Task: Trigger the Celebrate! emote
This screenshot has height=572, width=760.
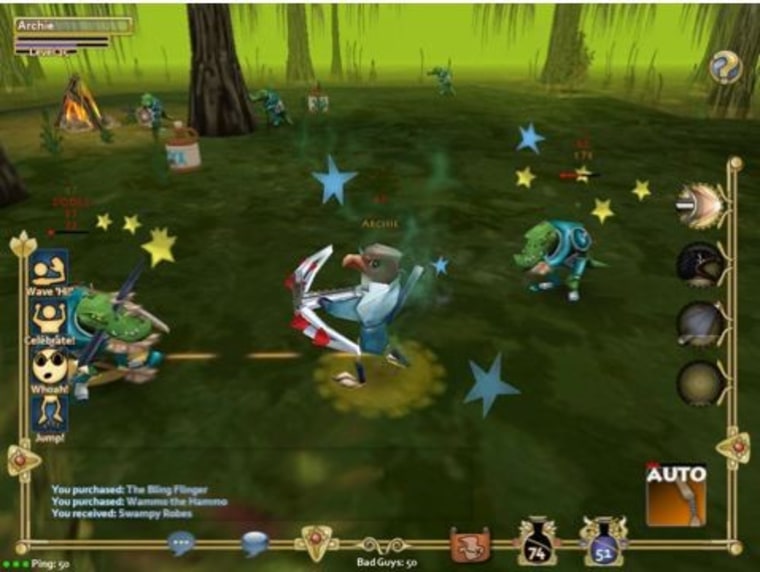Action: click(x=49, y=319)
